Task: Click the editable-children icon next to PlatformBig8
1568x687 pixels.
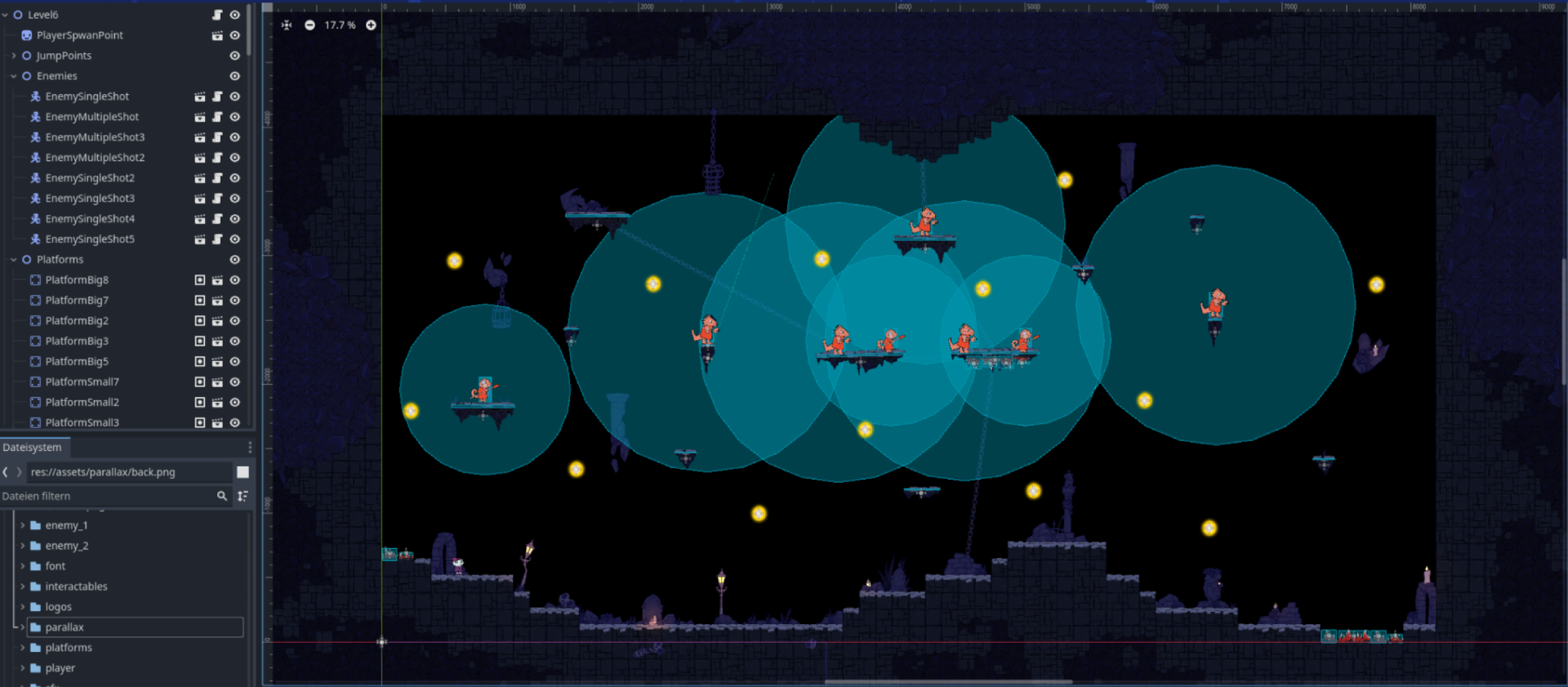Action: [199, 279]
